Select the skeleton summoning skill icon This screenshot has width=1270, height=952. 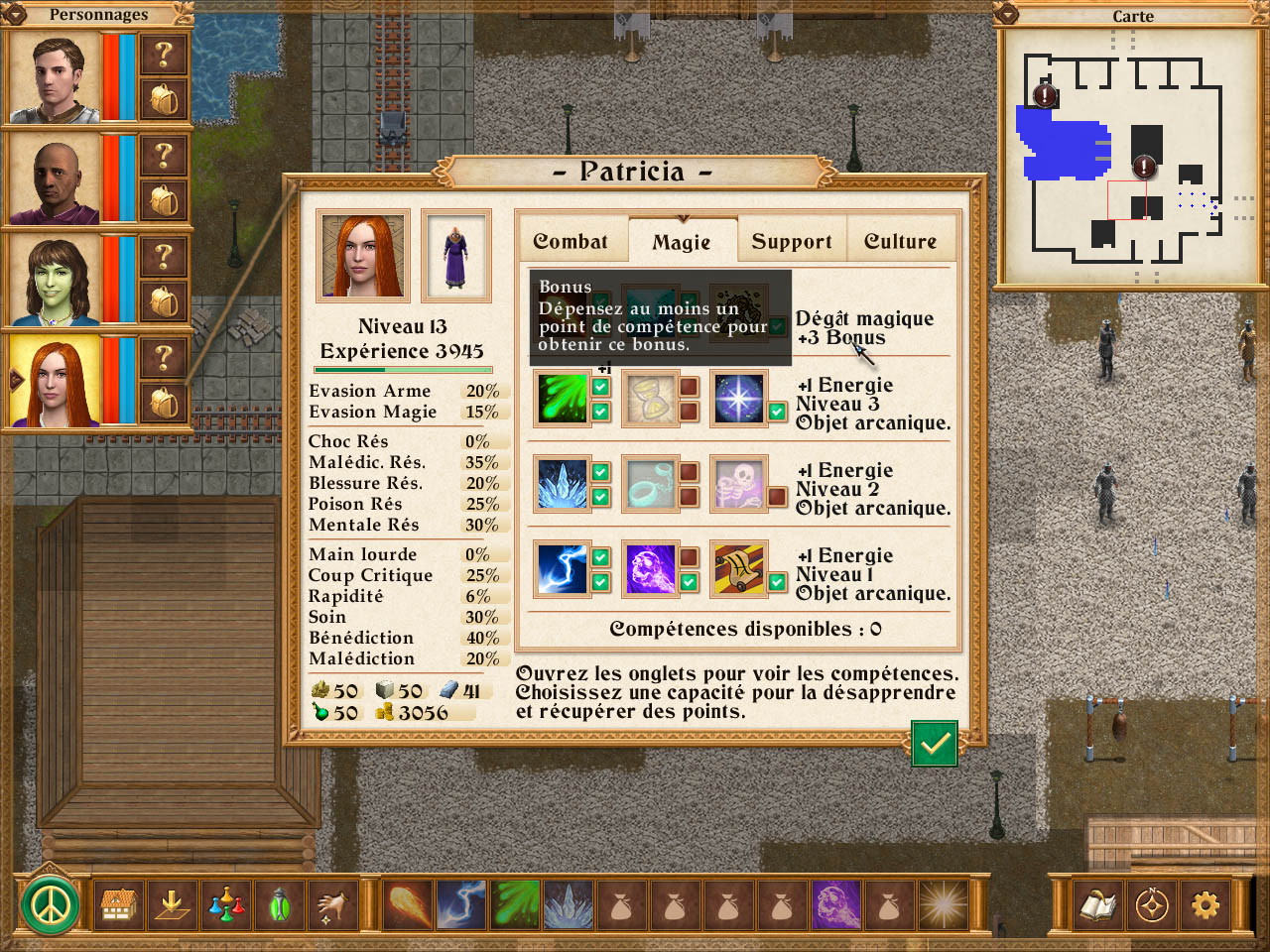click(x=738, y=484)
